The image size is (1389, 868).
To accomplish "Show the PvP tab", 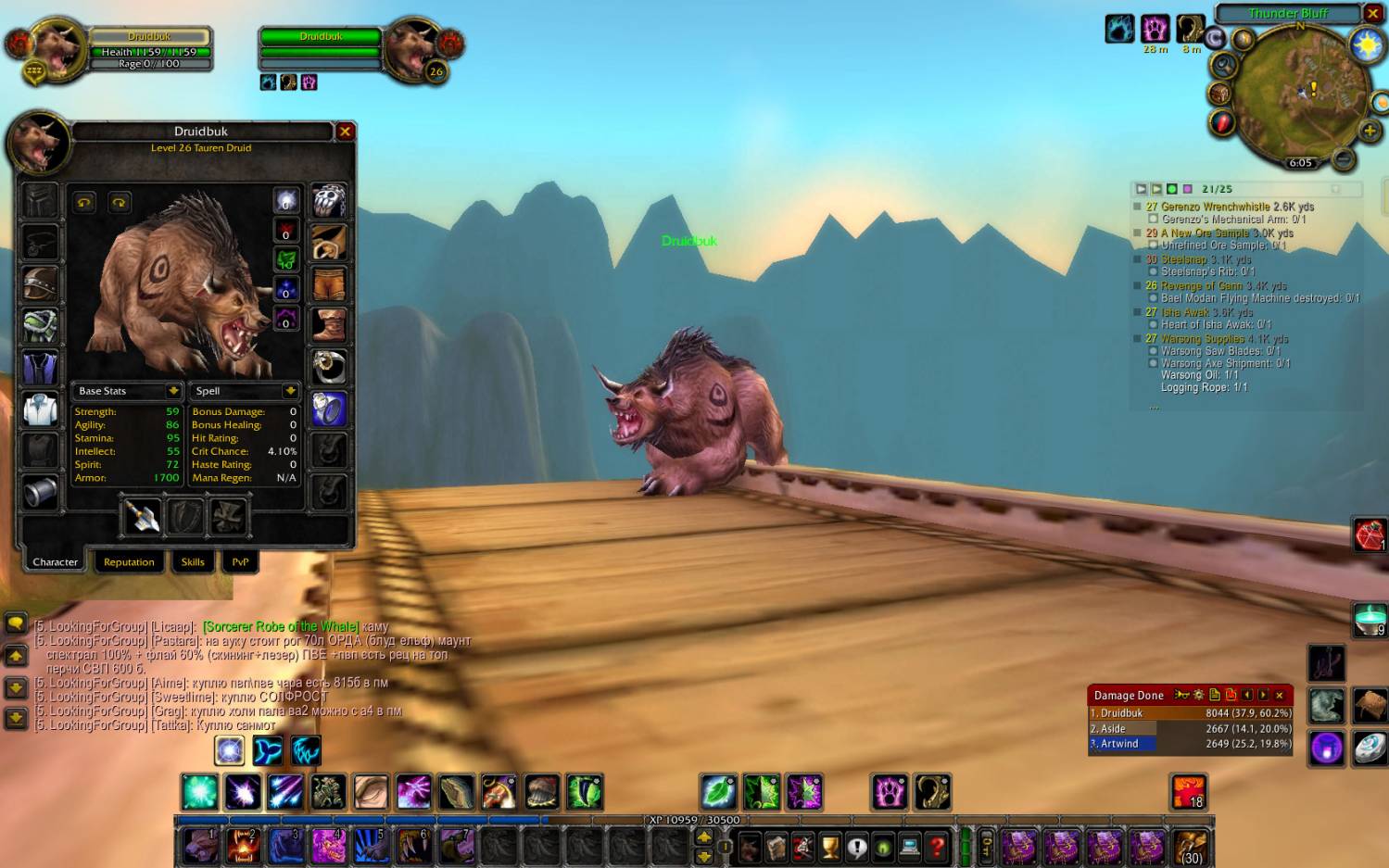I will pyautogui.click(x=240, y=562).
